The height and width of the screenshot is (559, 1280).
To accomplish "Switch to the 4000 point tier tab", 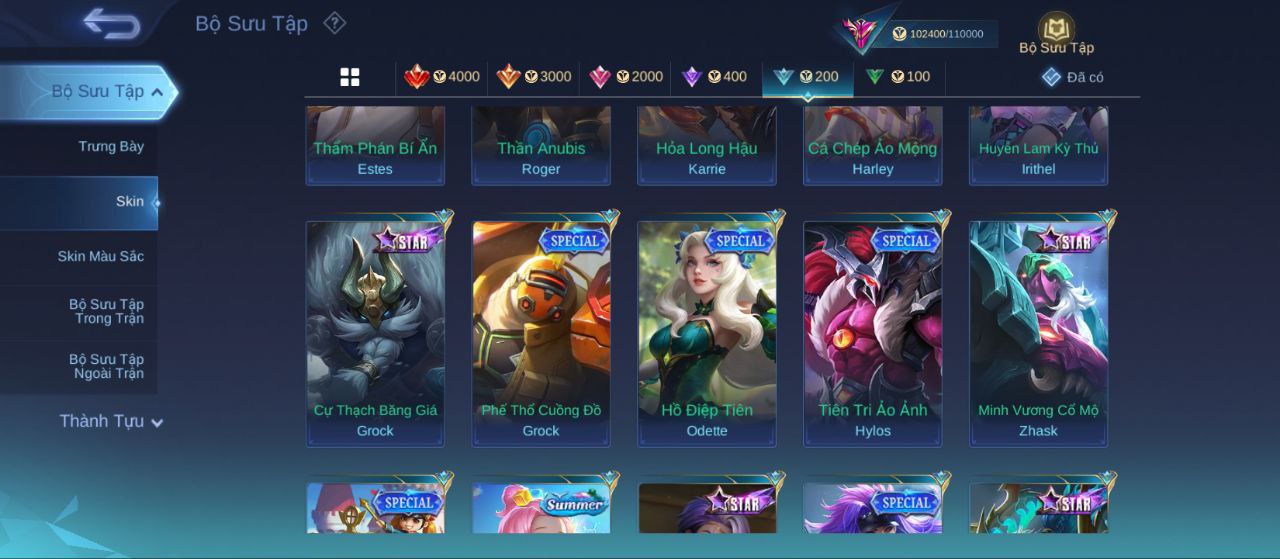I will pos(442,77).
